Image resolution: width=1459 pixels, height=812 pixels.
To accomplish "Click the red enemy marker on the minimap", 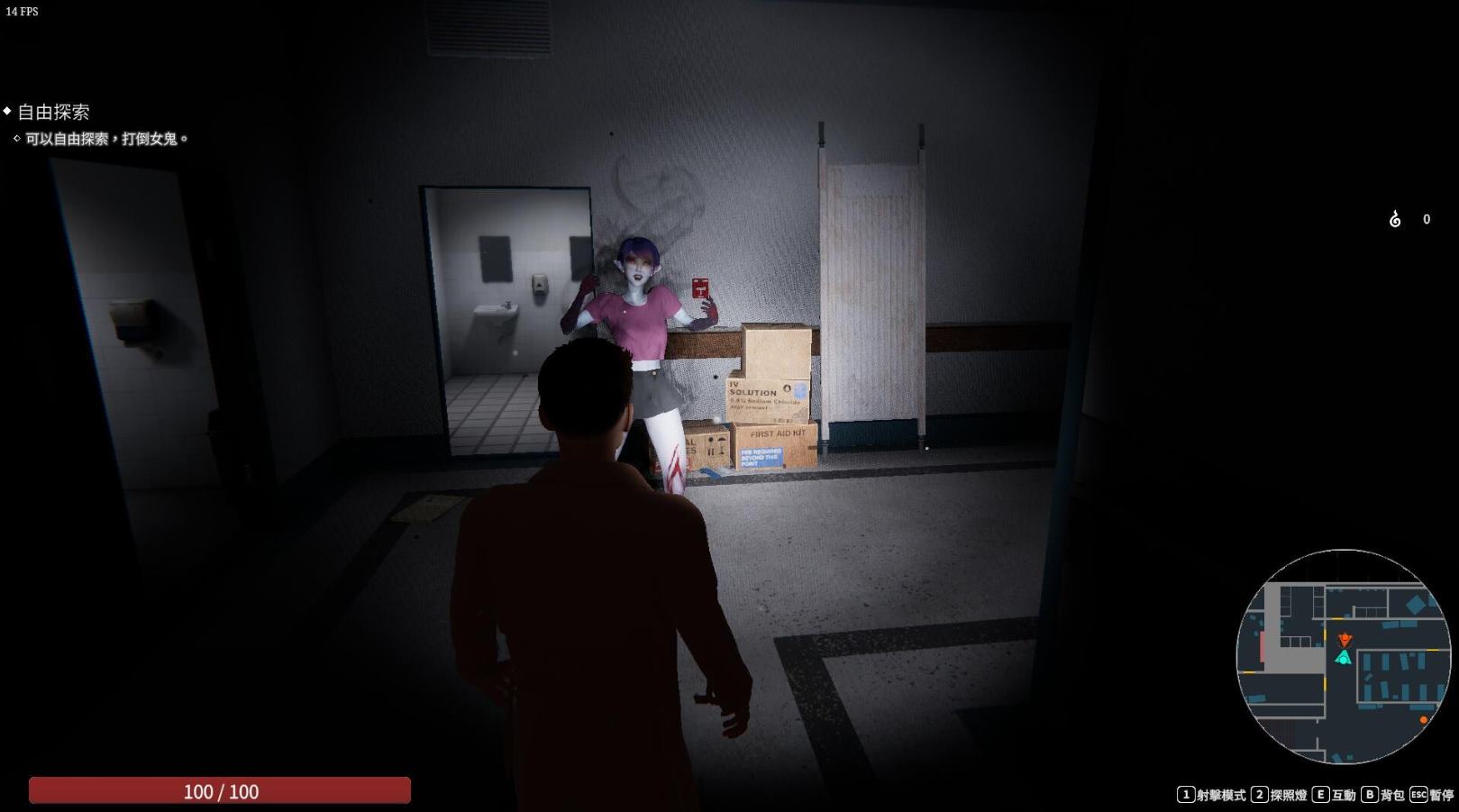I will [1345, 639].
